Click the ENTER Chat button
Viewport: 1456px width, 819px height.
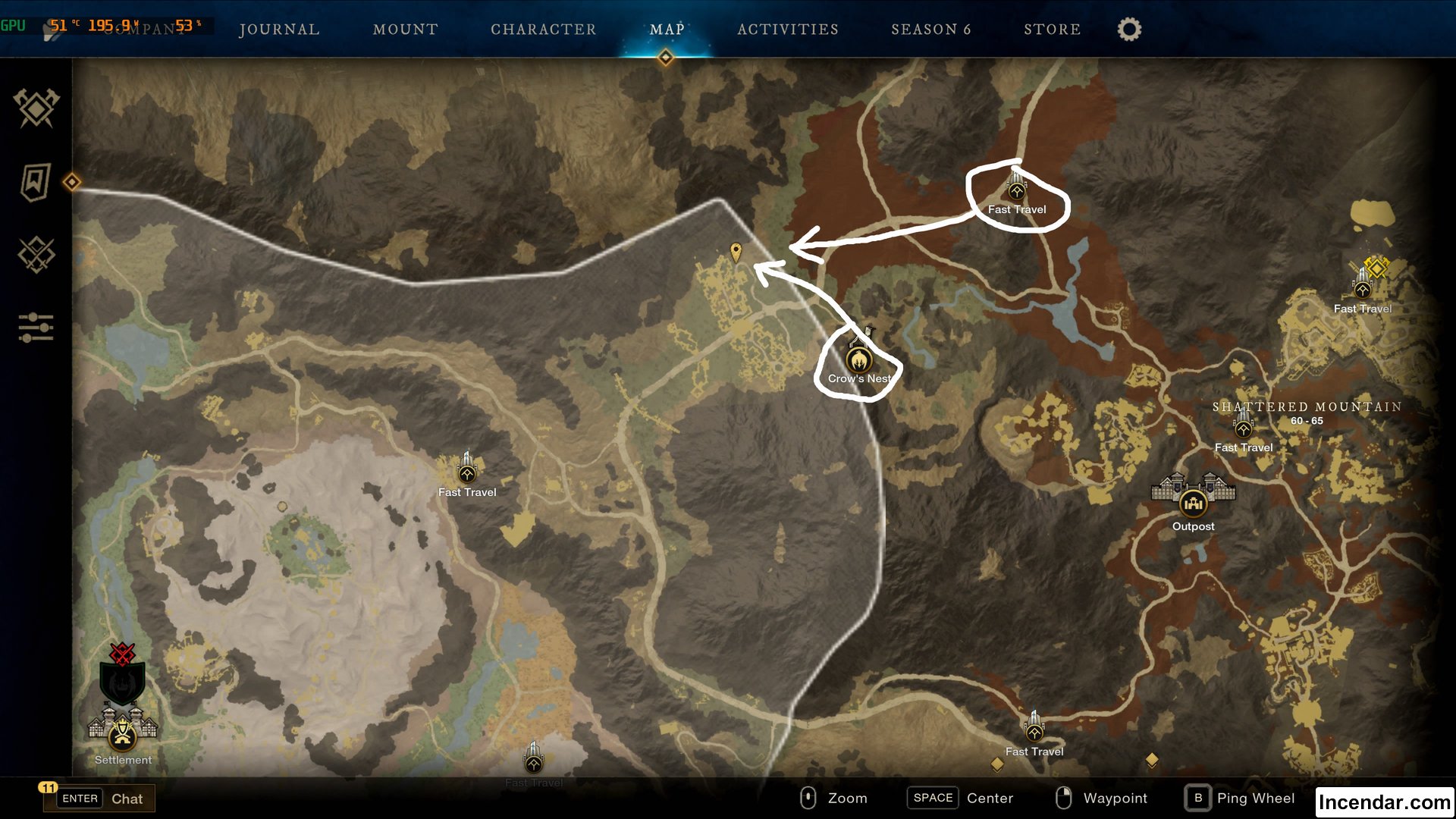(x=99, y=798)
